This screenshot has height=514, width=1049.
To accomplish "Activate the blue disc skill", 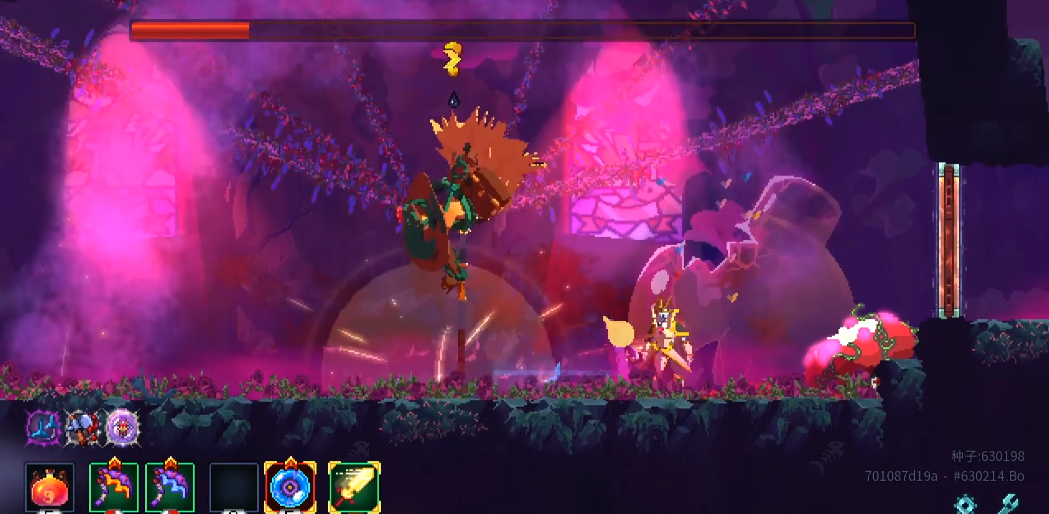I will (290, 487).
